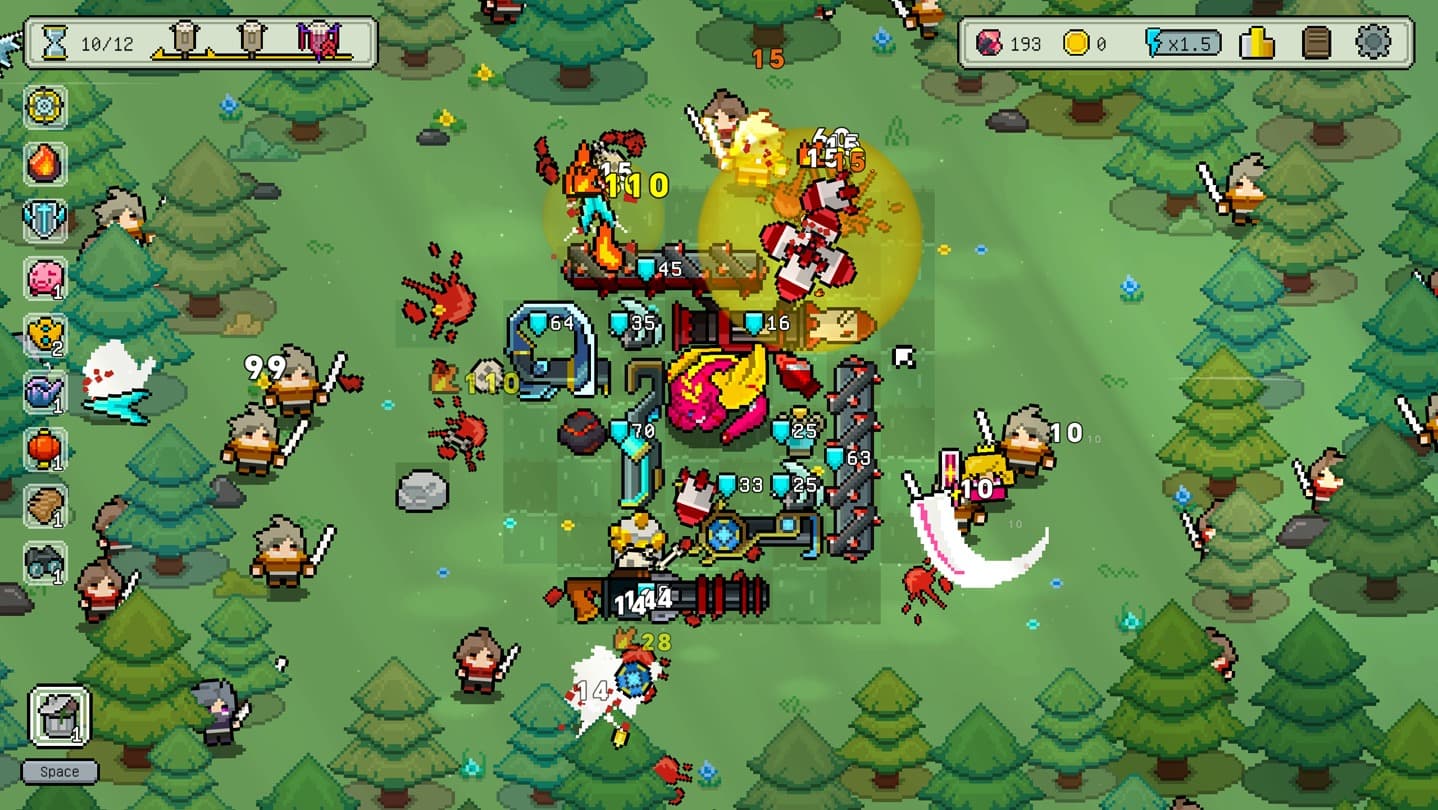The image size is (1438, 810).
Task: Open the brown journal log
Action: [1317, 43]
